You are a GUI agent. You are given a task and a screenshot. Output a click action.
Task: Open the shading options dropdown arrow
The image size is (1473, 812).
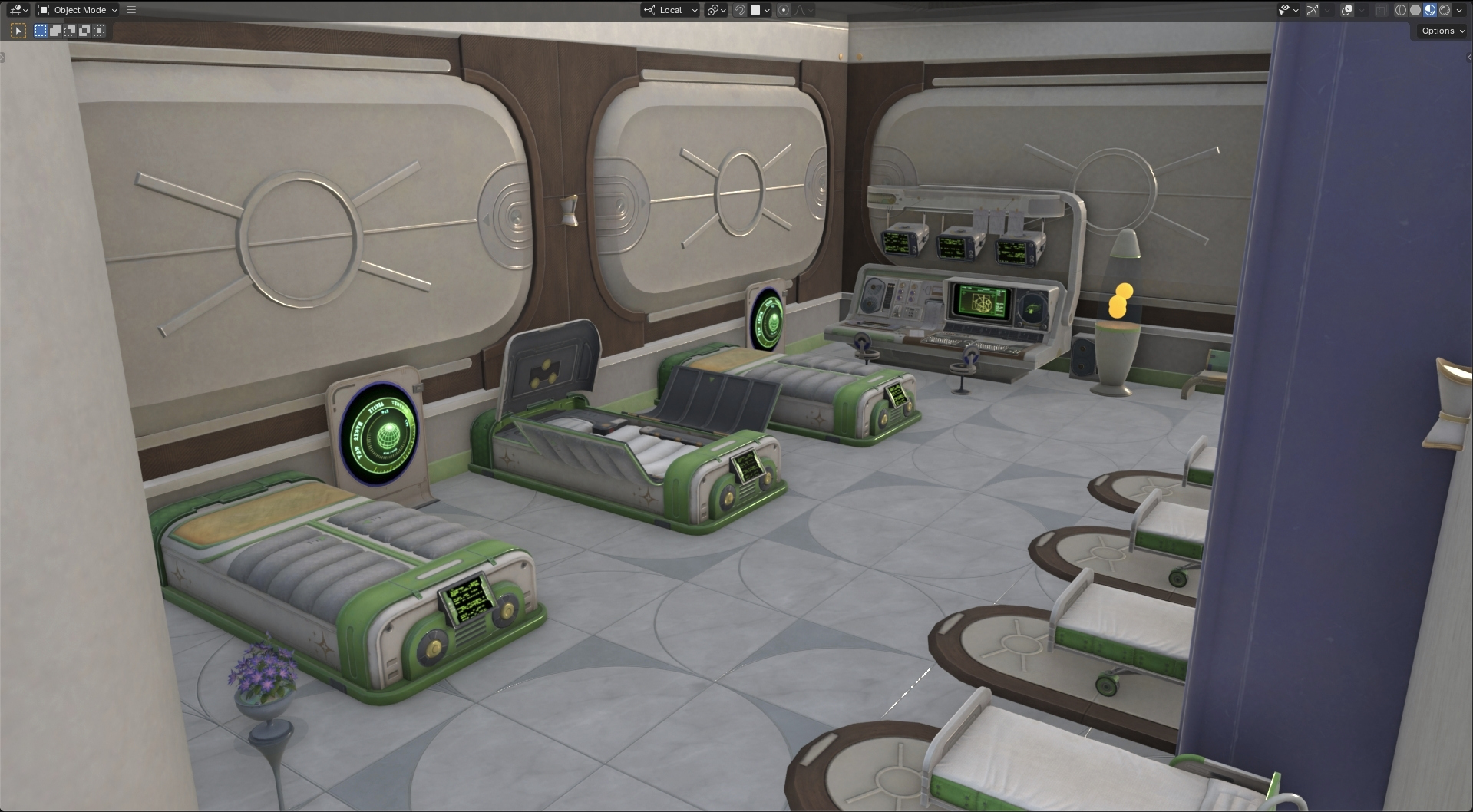[x=1459, y=10]
